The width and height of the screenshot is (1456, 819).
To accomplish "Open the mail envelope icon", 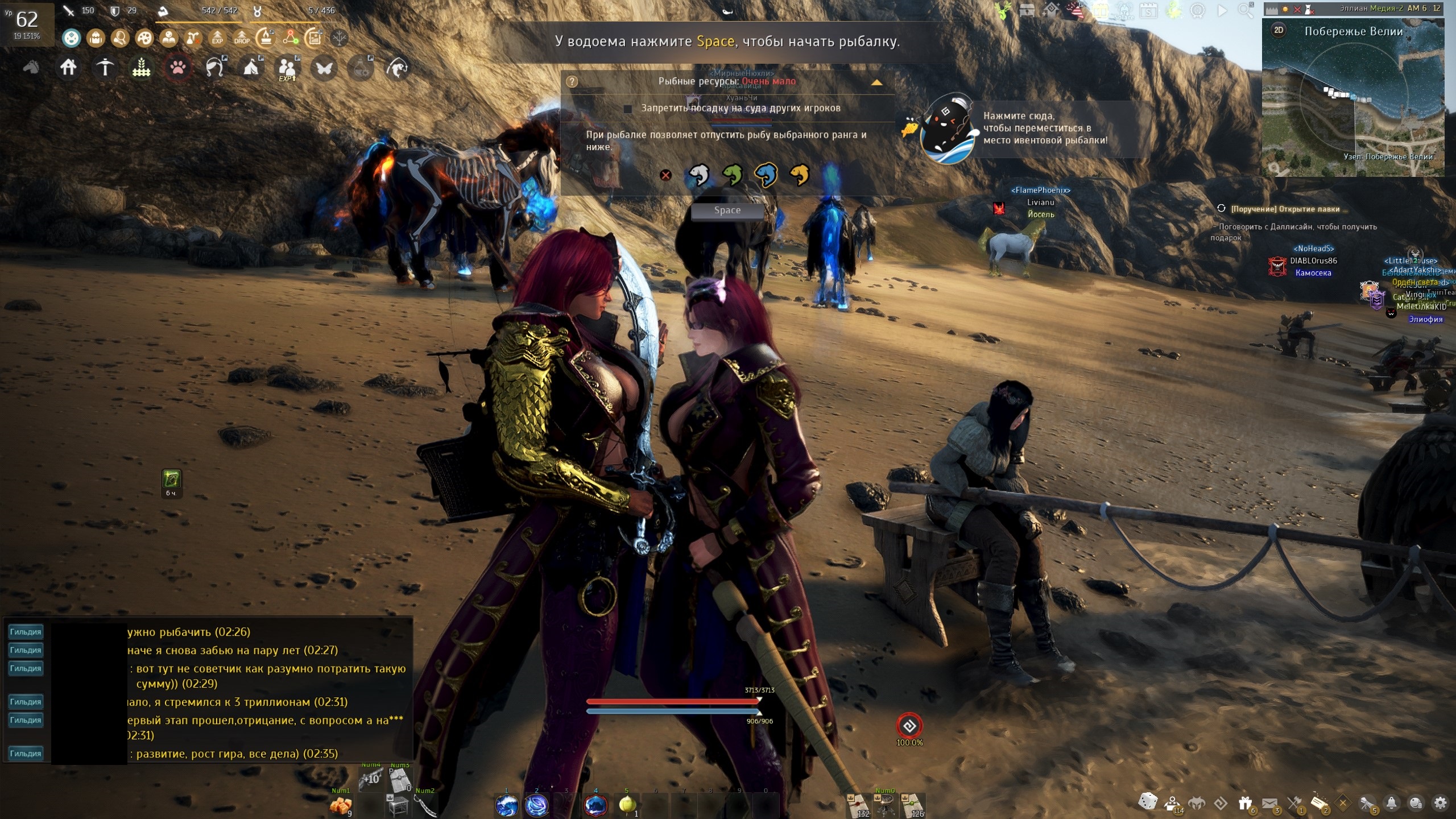I will click(x=1269, y=803).
